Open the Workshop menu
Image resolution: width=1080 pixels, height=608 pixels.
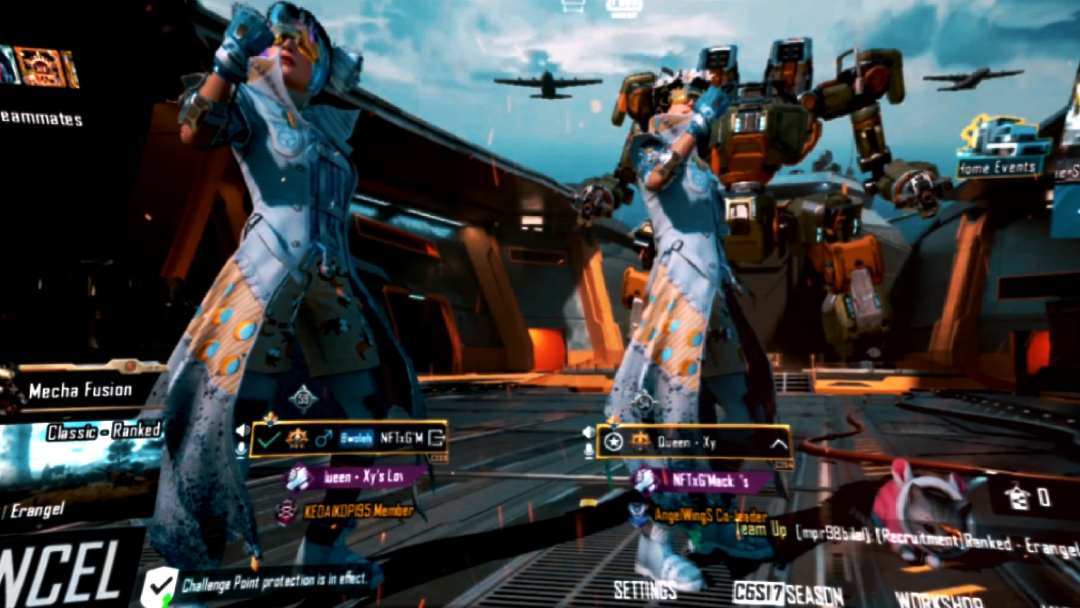click(938, 600)
